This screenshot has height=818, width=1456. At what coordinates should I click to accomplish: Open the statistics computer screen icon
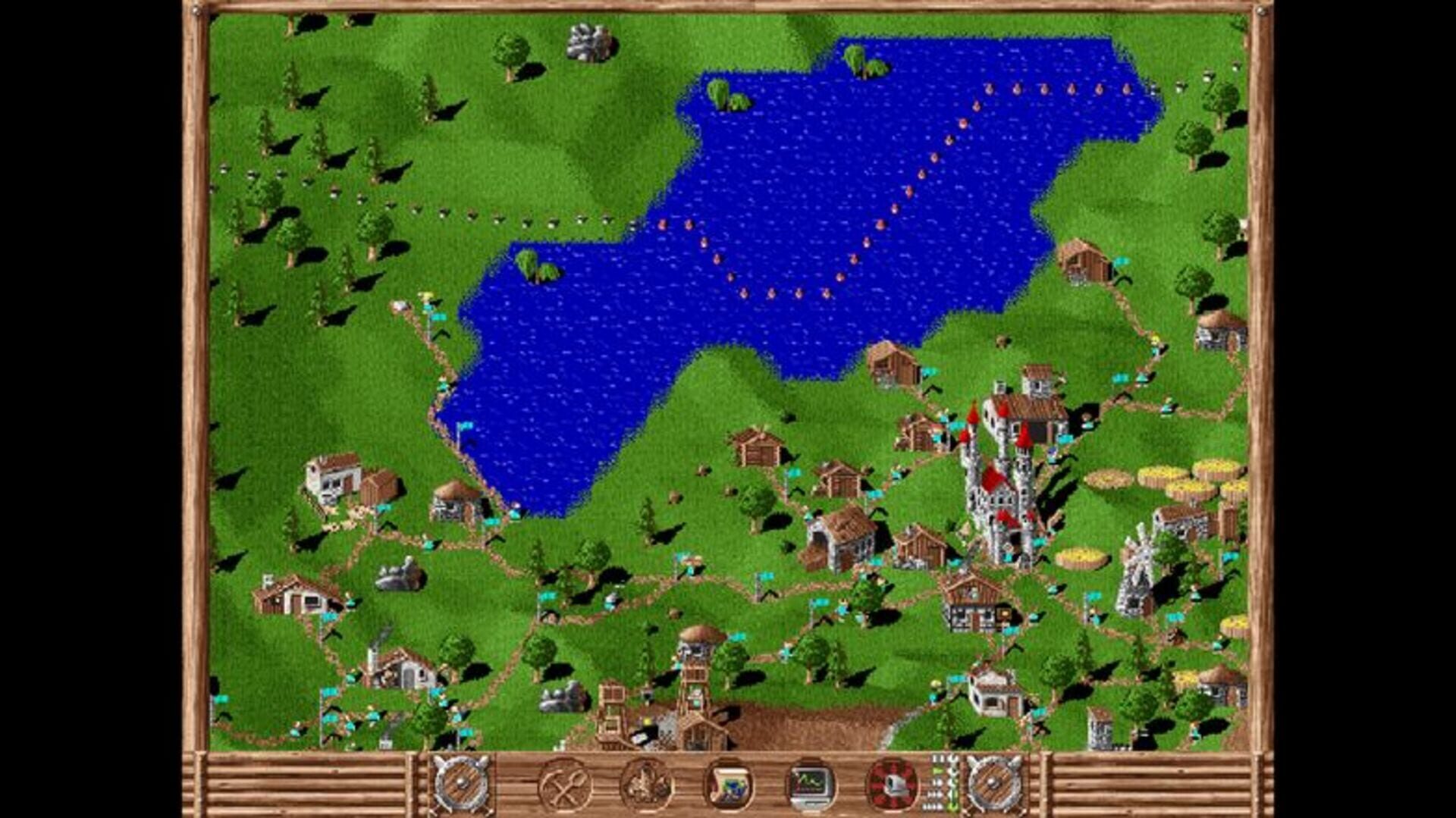click(810, 785)
